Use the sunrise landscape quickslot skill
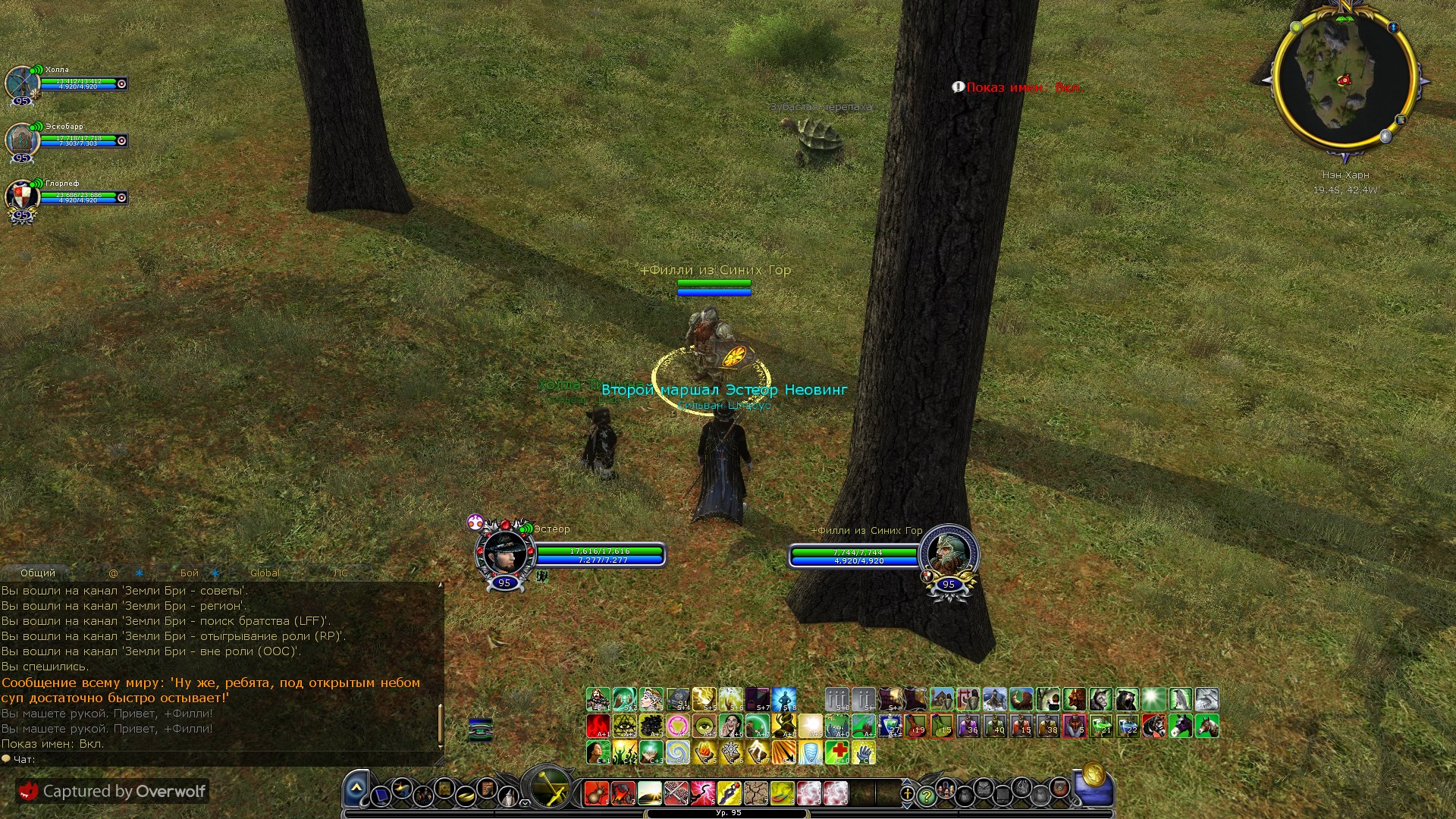1456x819 pixels. [650, 794]
